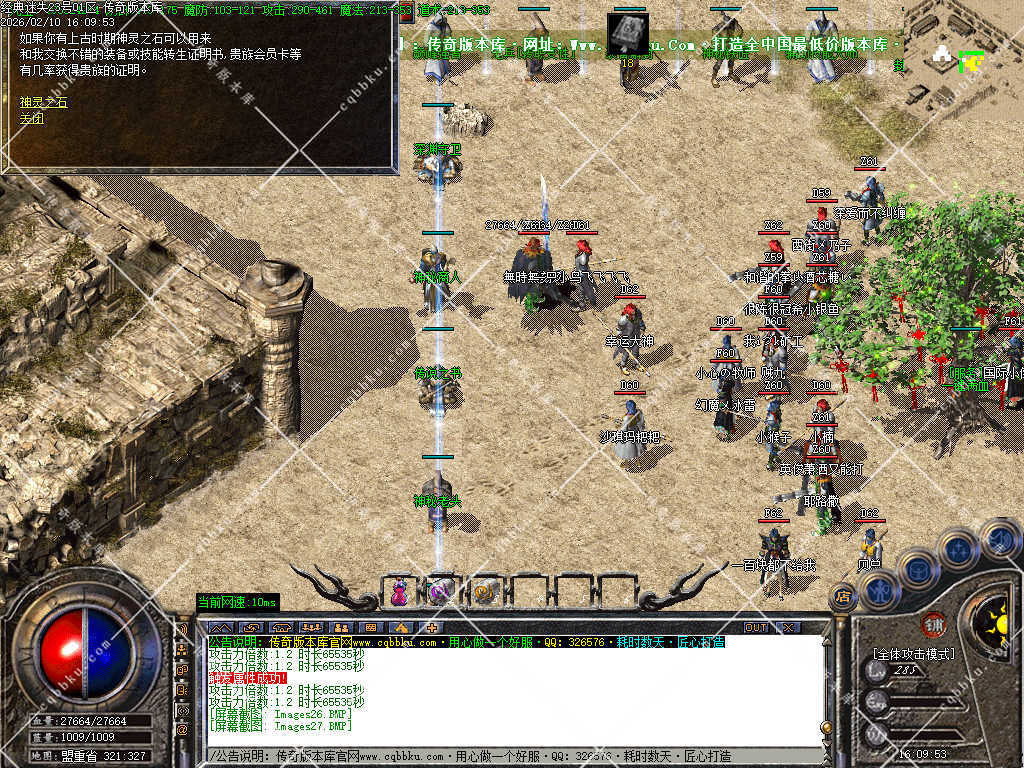Use the pink potion in the hotbar
This screenshot has height=768, width=1024.
(398, 592)
